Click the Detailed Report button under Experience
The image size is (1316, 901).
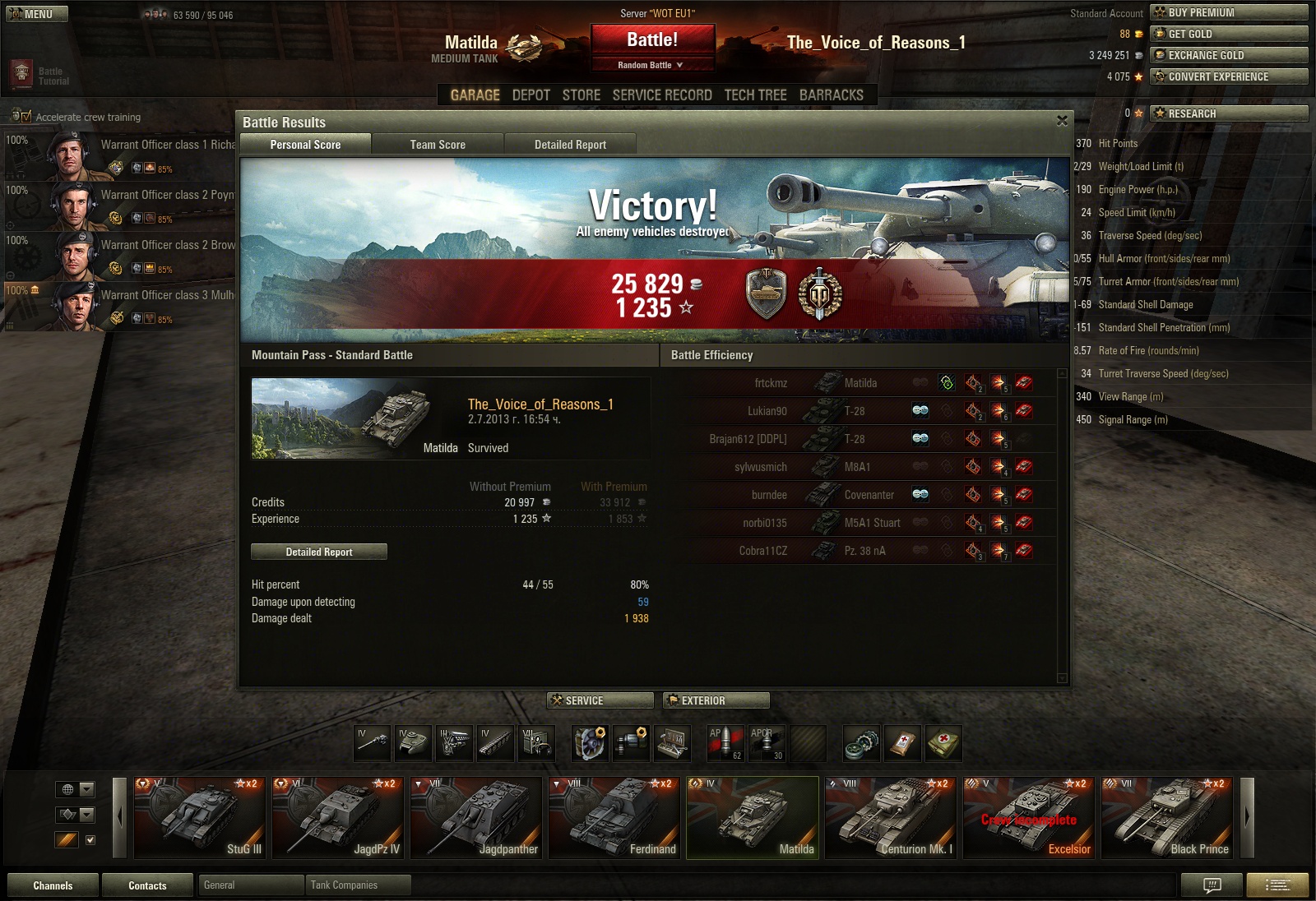tap(319, 552)
